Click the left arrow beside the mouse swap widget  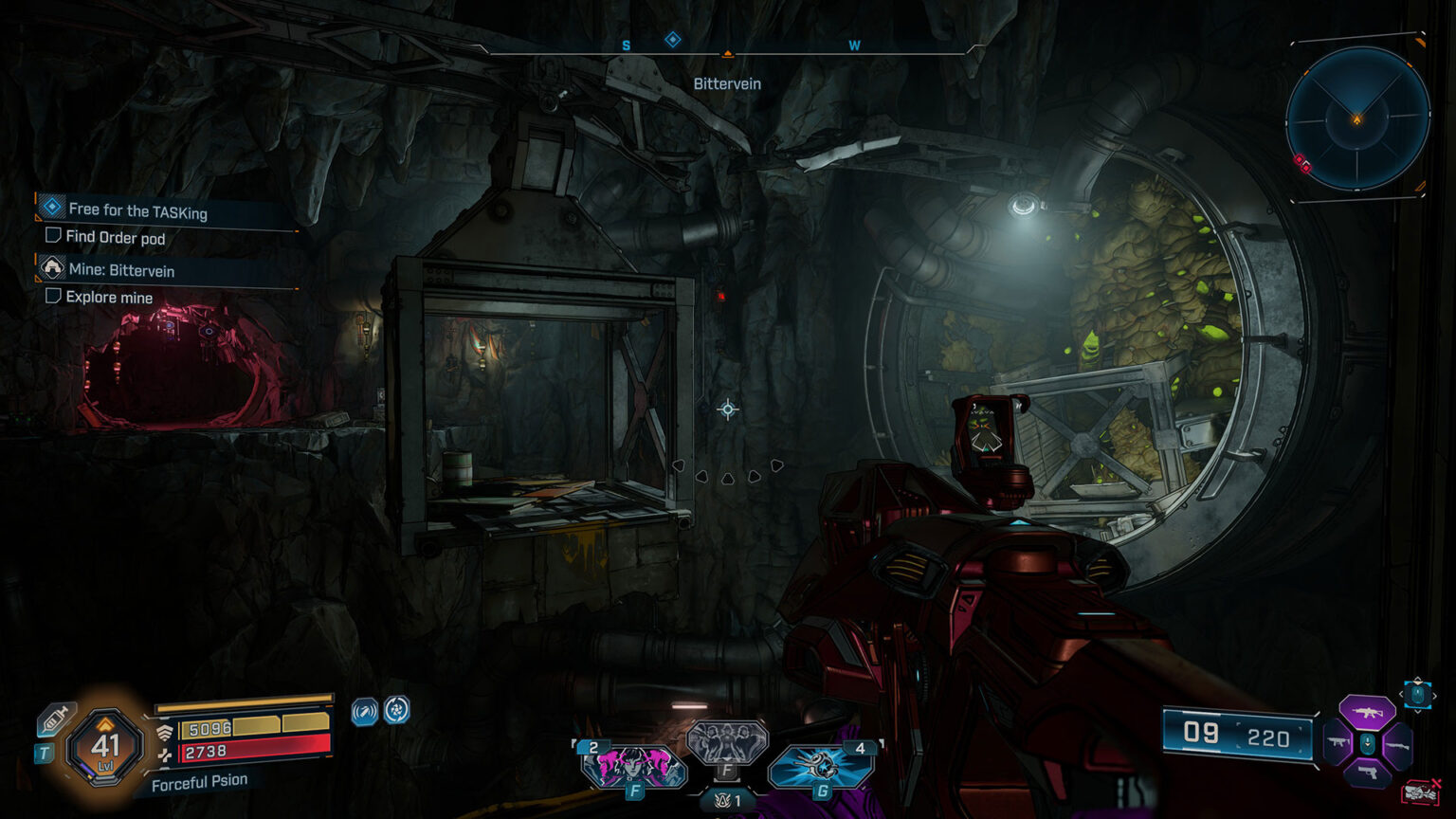pyautogui.click(x=1401, y=694)
